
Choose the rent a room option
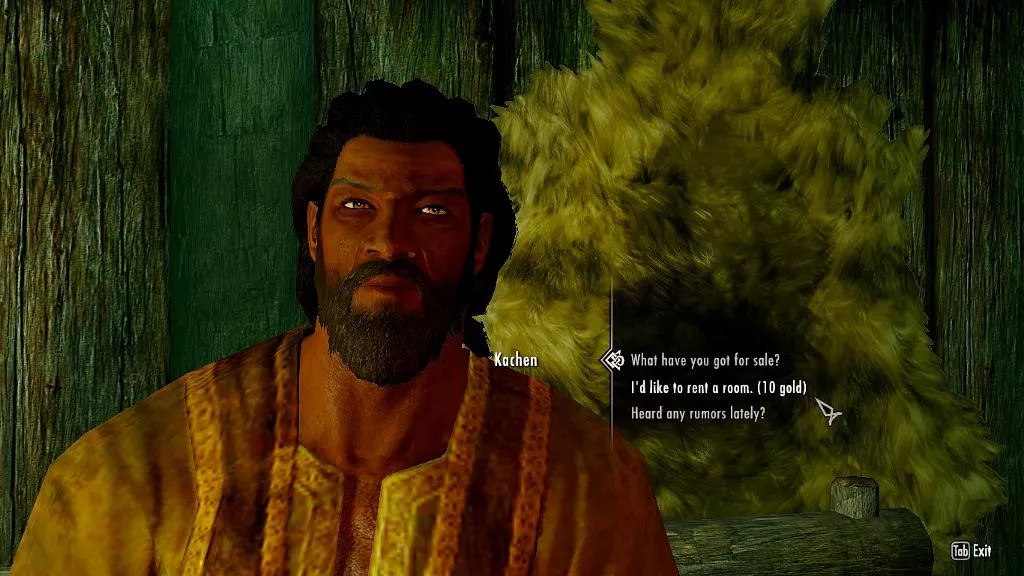tap(718, 387)
